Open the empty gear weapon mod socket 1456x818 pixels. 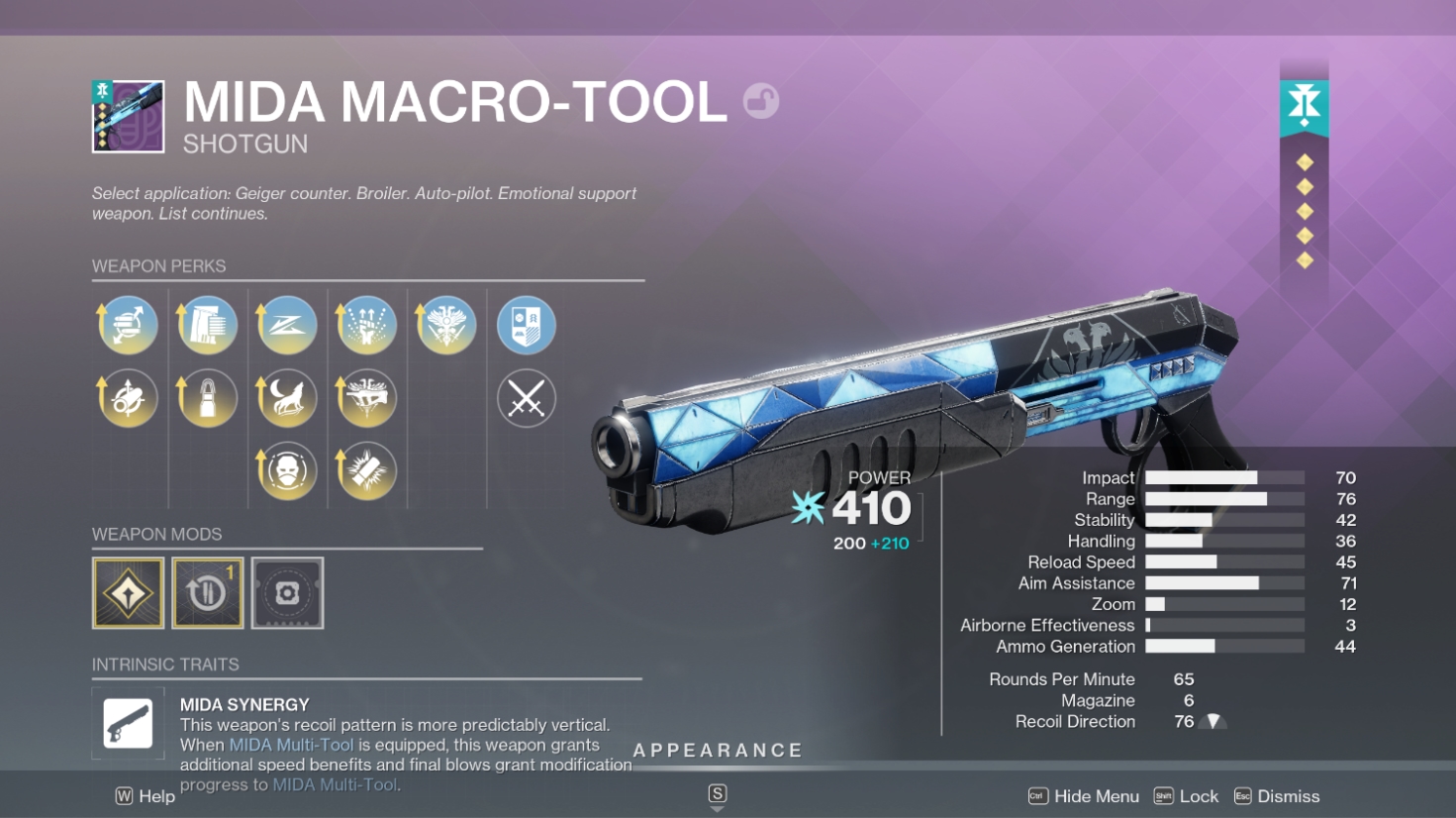(287, 593)
